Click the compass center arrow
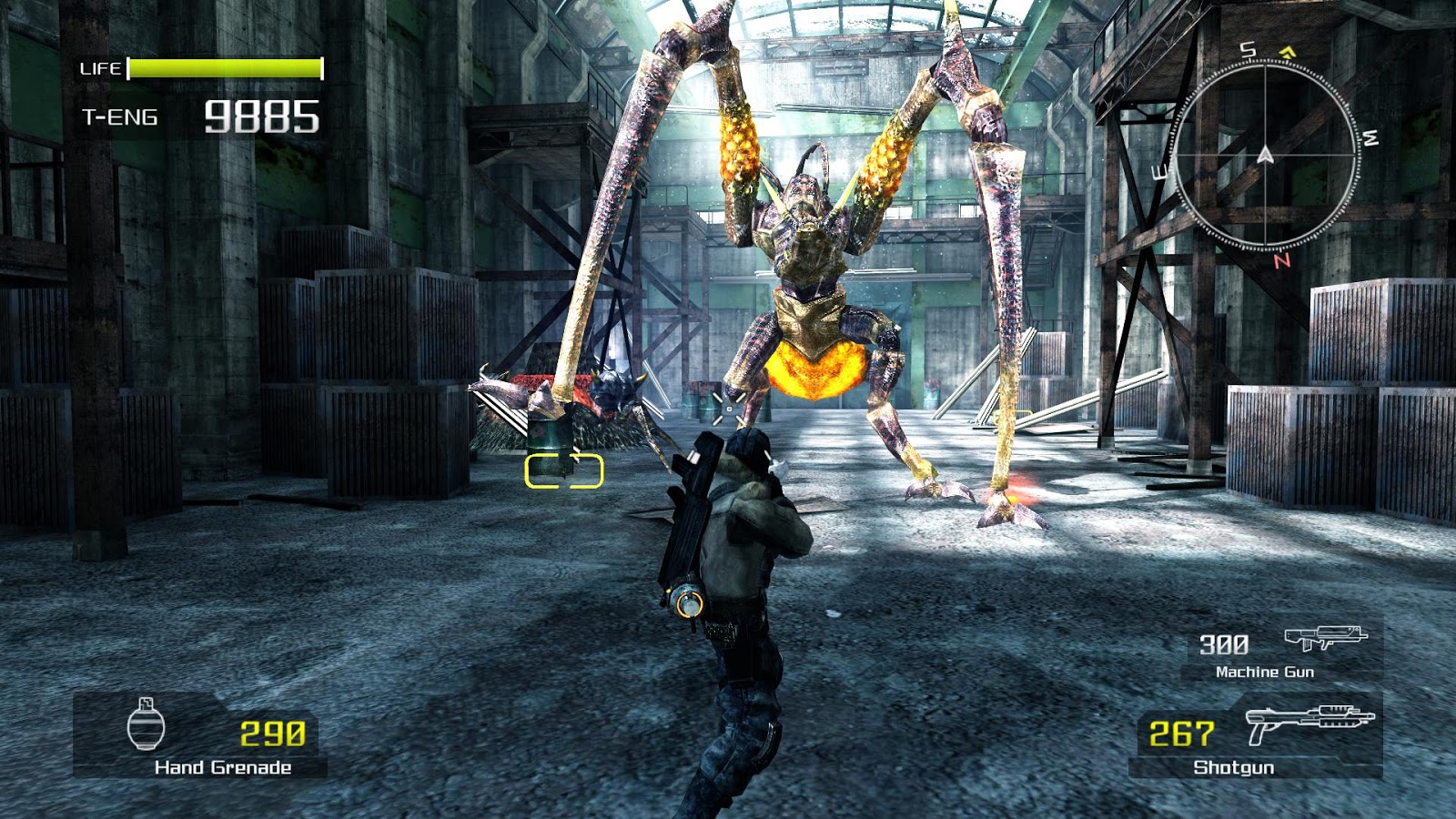 pos(1264,155)
